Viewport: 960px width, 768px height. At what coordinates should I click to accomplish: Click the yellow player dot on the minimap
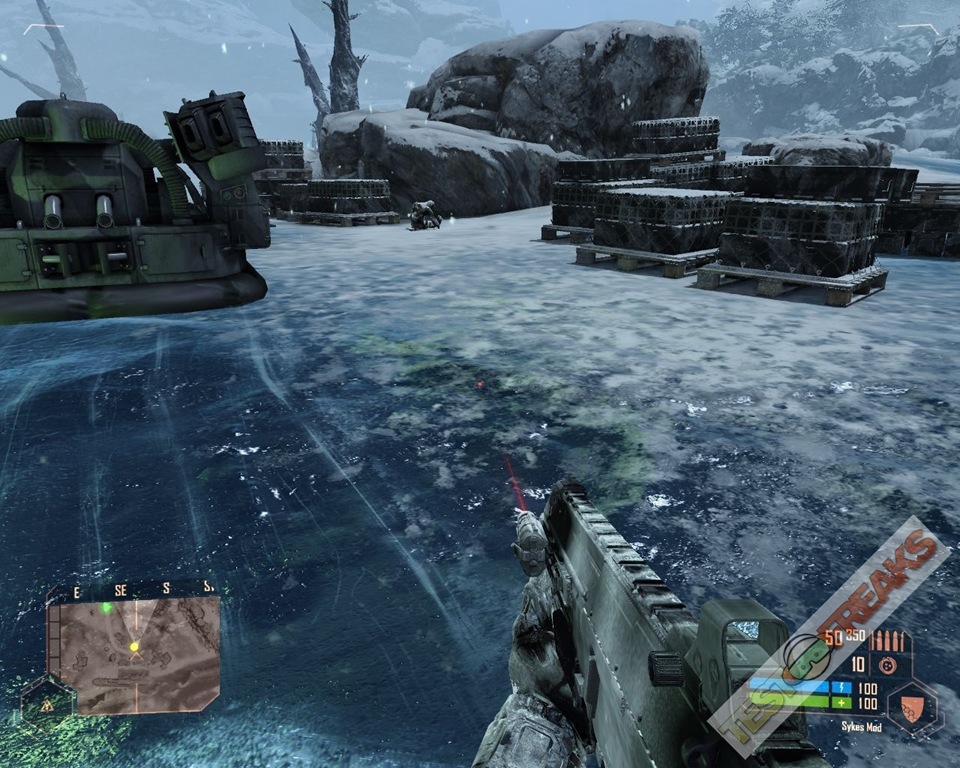(x=134, y=647)
